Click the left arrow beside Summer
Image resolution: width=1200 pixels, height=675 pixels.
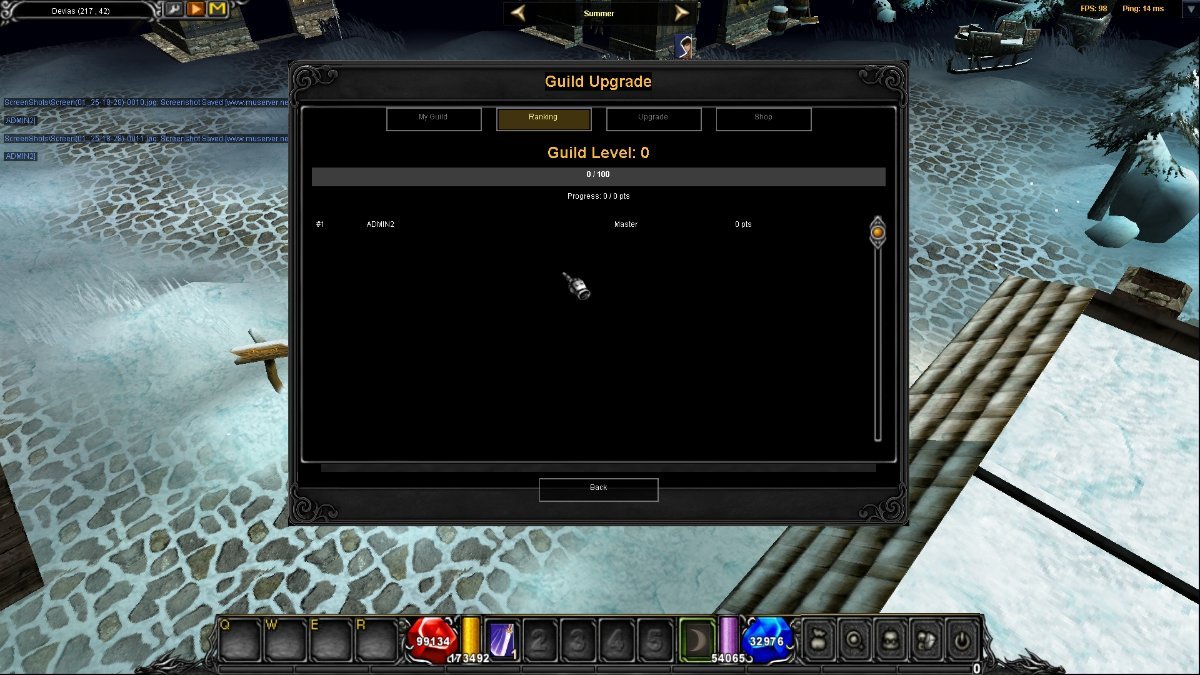tap(518, 13)
